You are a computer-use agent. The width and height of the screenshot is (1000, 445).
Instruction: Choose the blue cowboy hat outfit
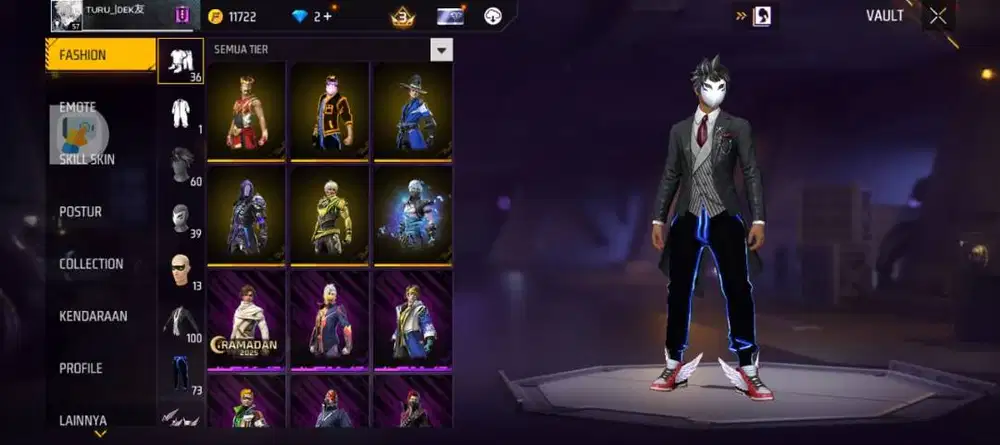(x=412, y=110)
